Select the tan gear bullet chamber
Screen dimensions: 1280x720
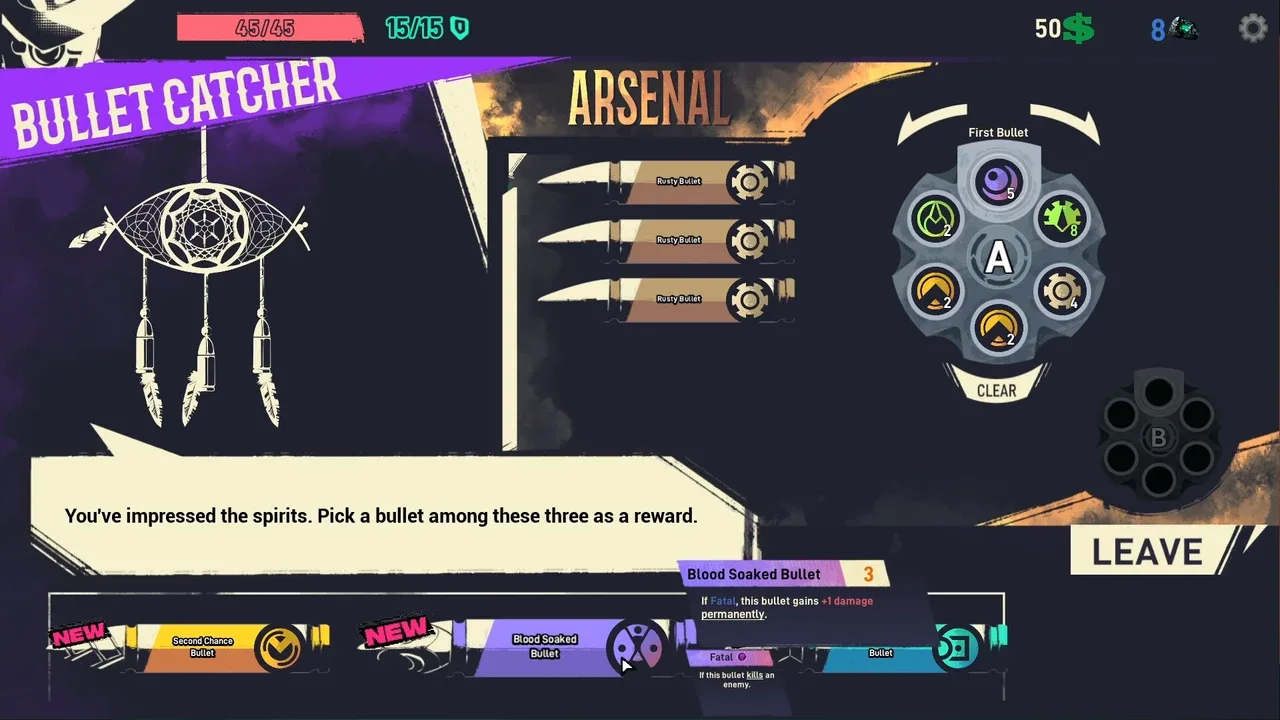coord(1060,292)
